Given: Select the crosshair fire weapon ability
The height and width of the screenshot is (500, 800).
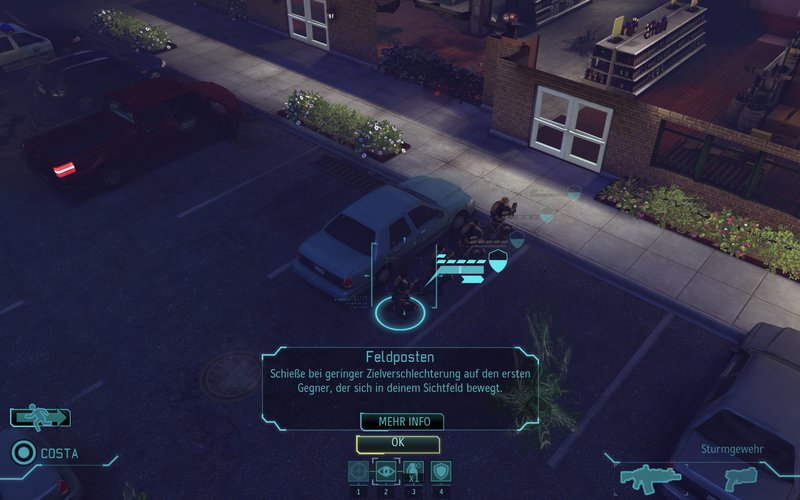Looking at the screenshot, I should click(x=358, y=471).
